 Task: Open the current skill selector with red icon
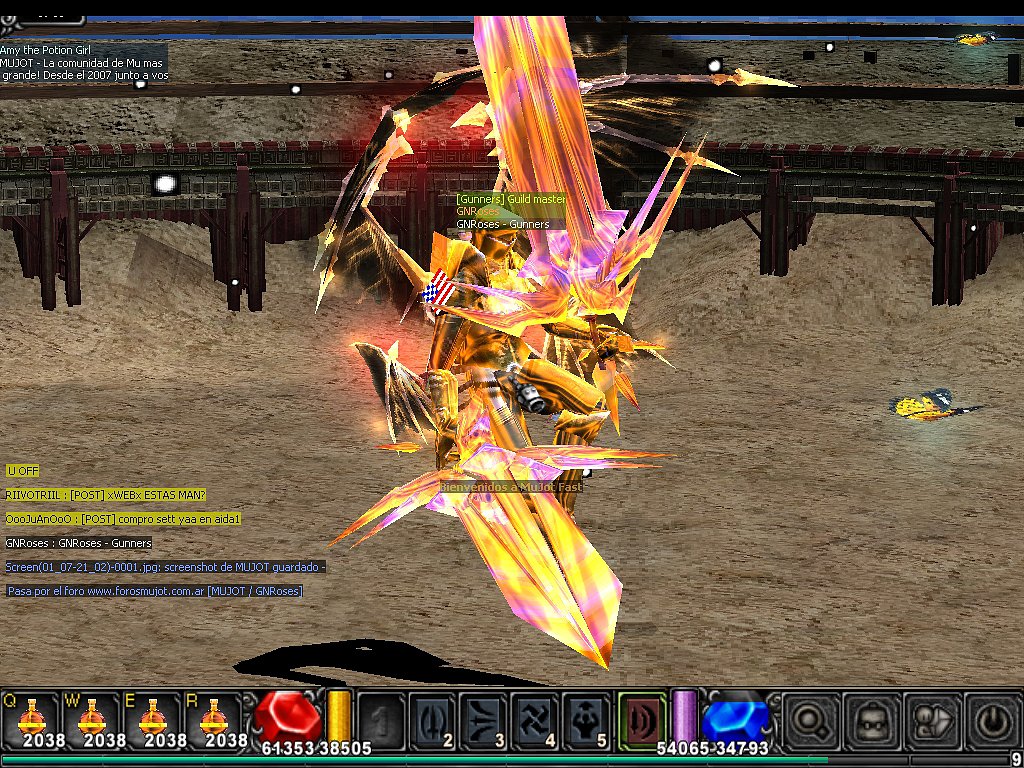(641, 717)
